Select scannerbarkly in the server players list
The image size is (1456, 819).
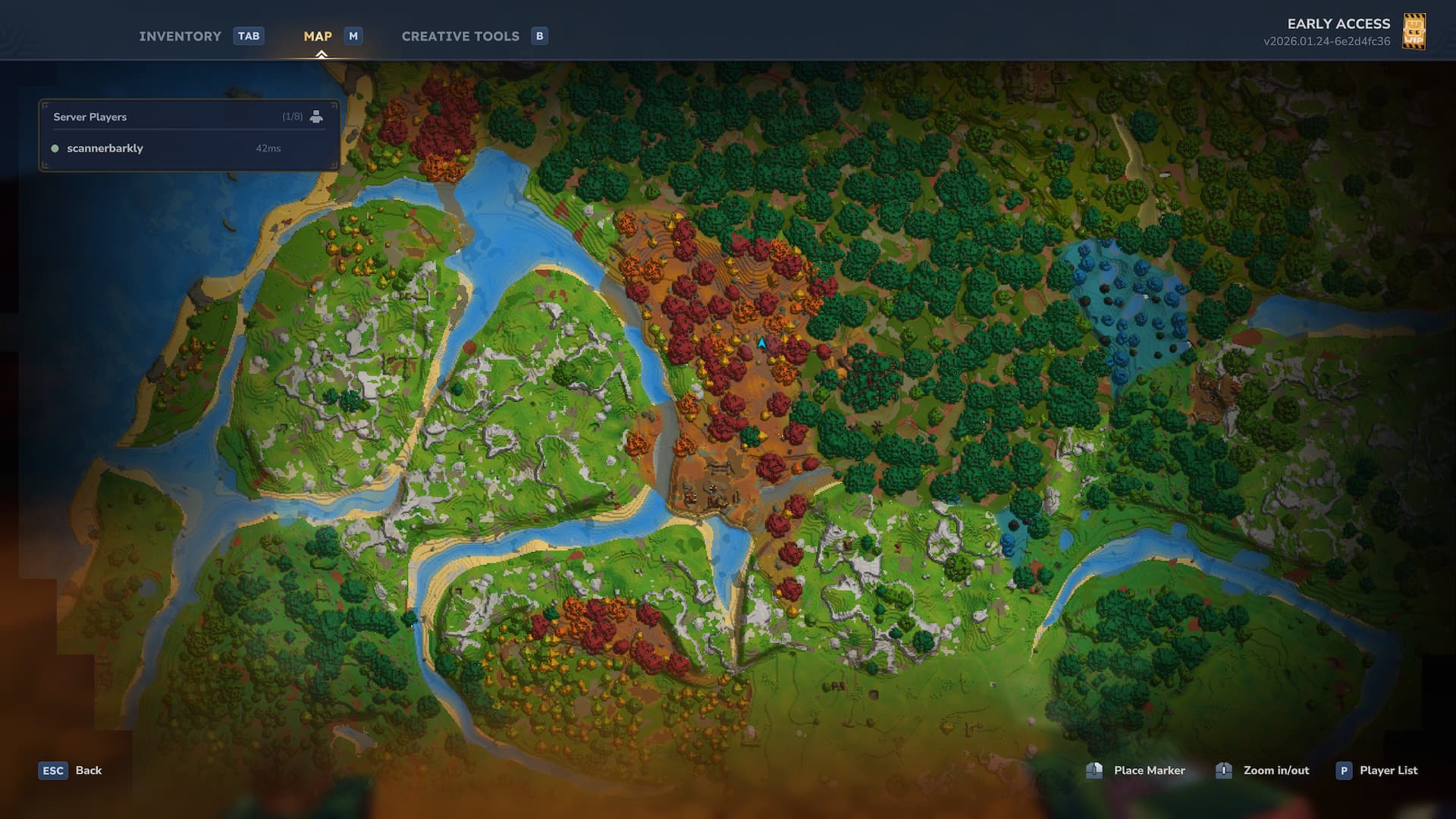[x=105, y=149]
